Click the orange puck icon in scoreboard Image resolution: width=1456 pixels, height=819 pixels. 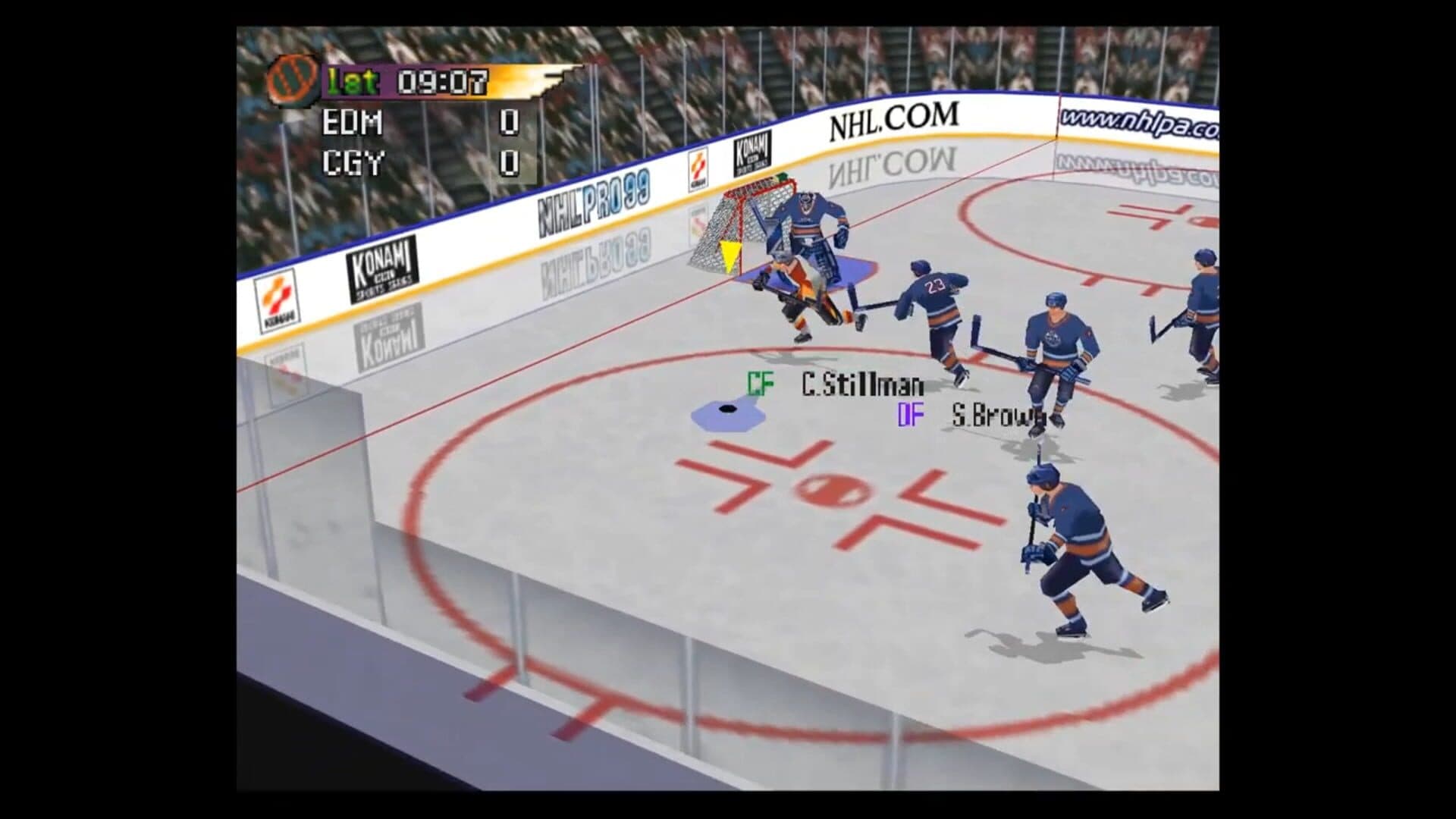[291, 81]
